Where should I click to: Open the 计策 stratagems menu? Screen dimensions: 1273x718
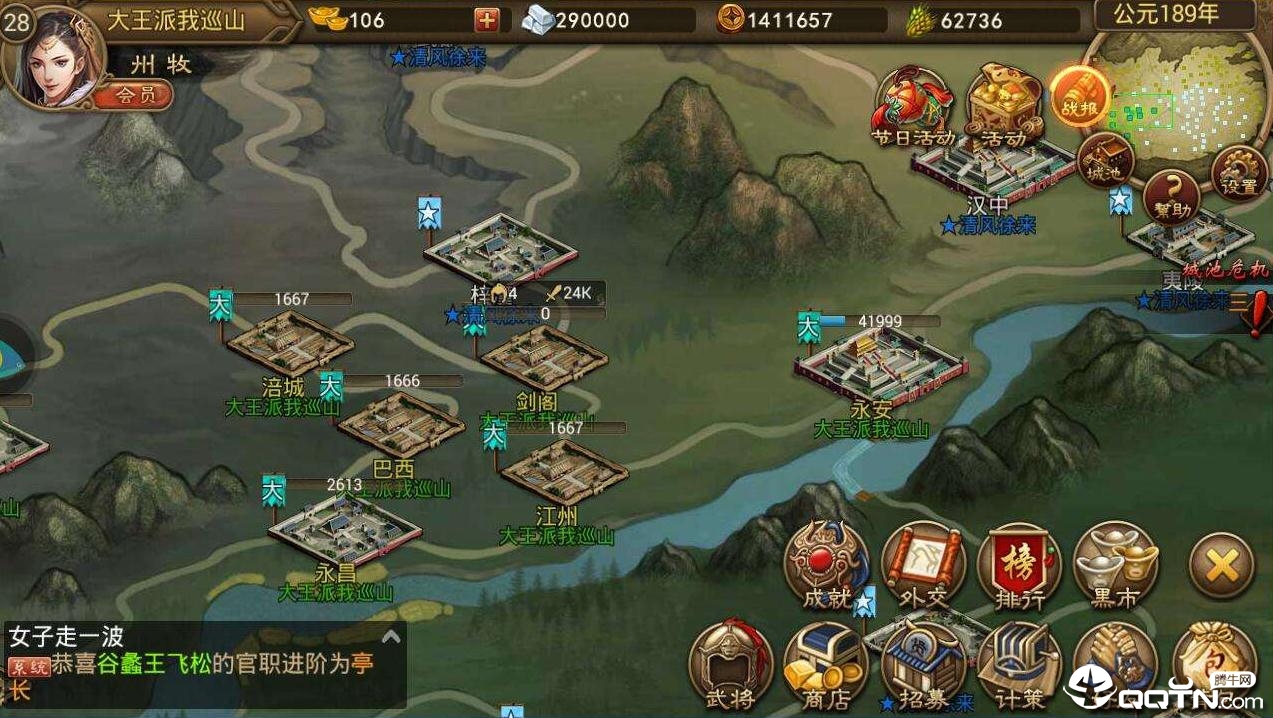coord(1018,665)
